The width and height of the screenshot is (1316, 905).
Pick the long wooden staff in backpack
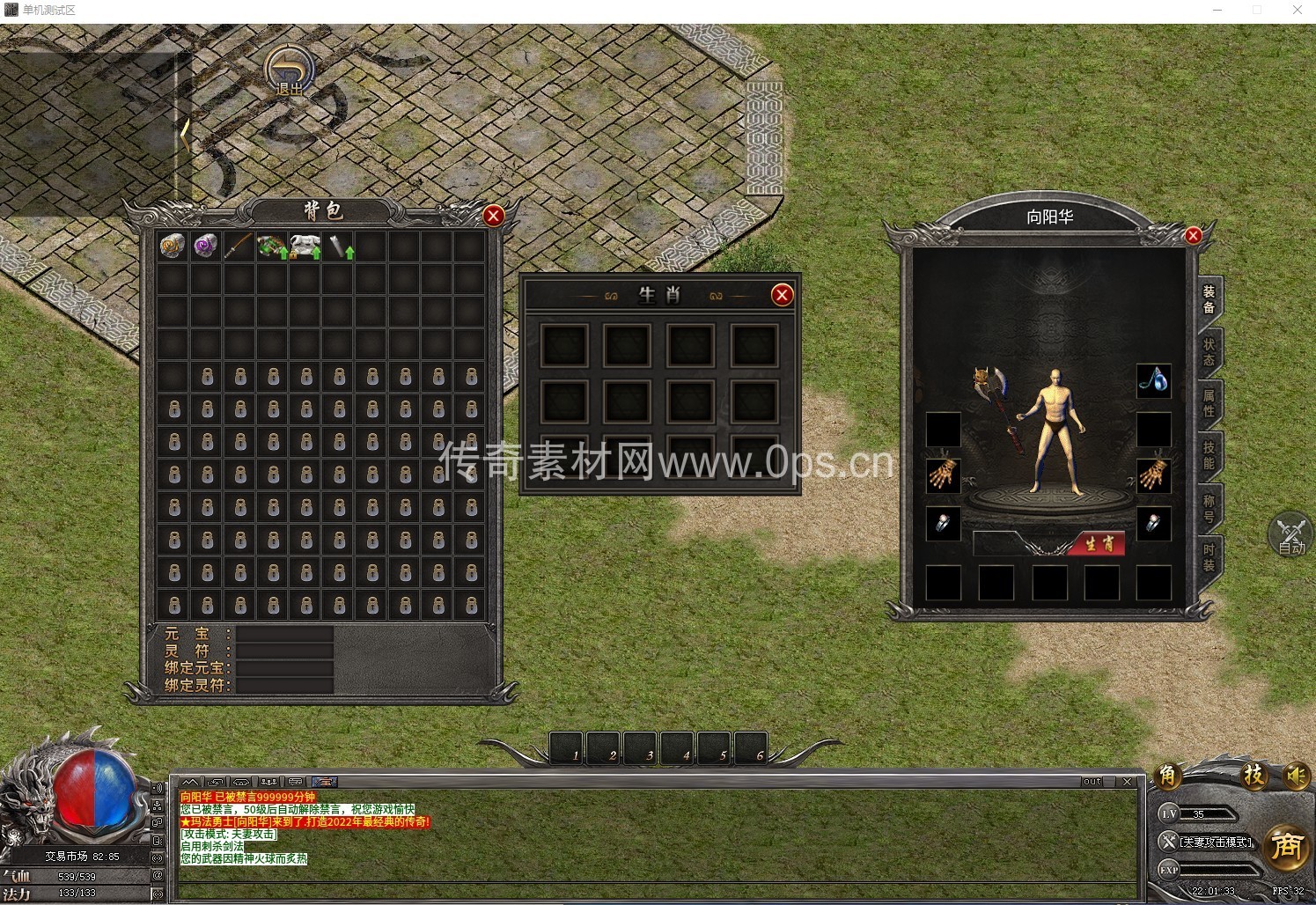(x=239, y=246)
